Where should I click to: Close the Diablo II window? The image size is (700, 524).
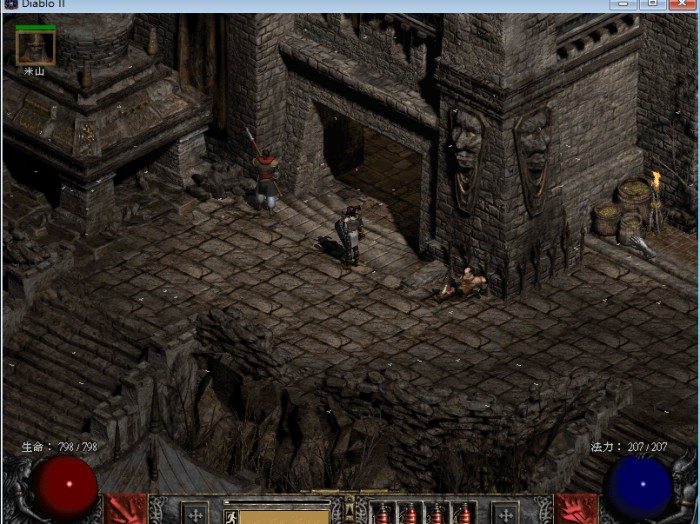coord(681,5)
